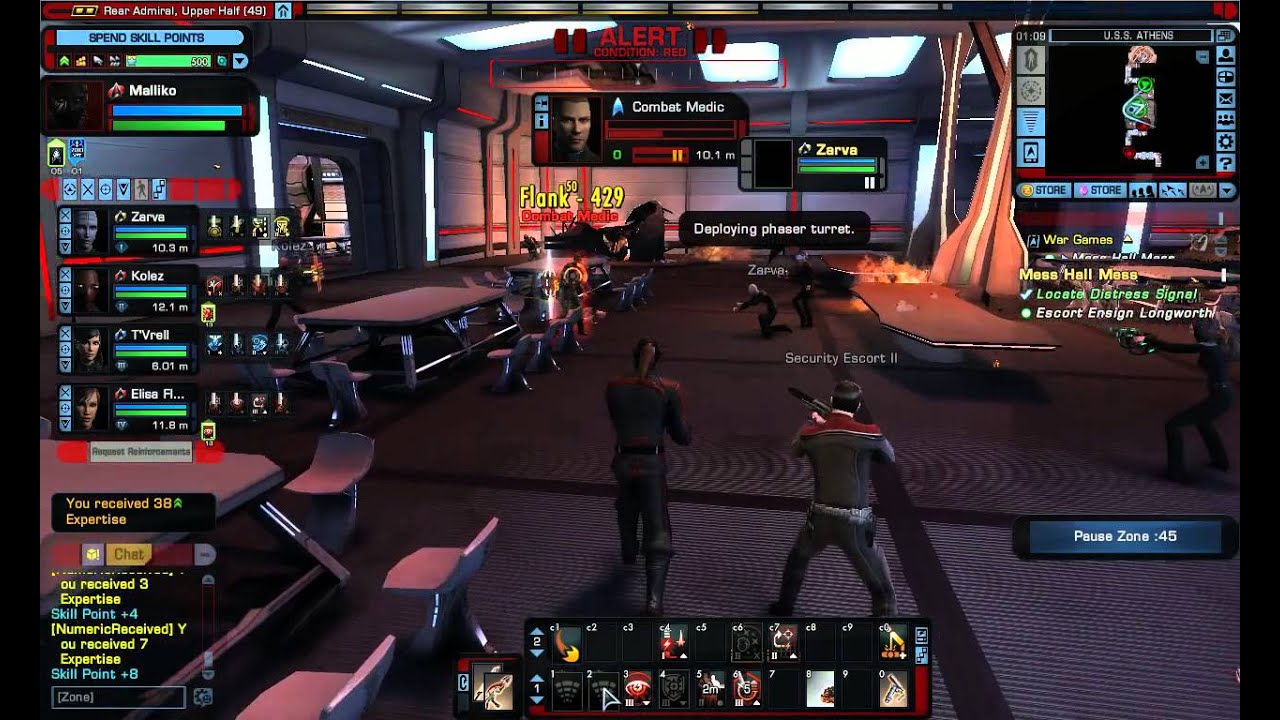This screenshot has width=1280, height=720.
Task: Click the Spend Skill Points button
Action: [146, 38]
